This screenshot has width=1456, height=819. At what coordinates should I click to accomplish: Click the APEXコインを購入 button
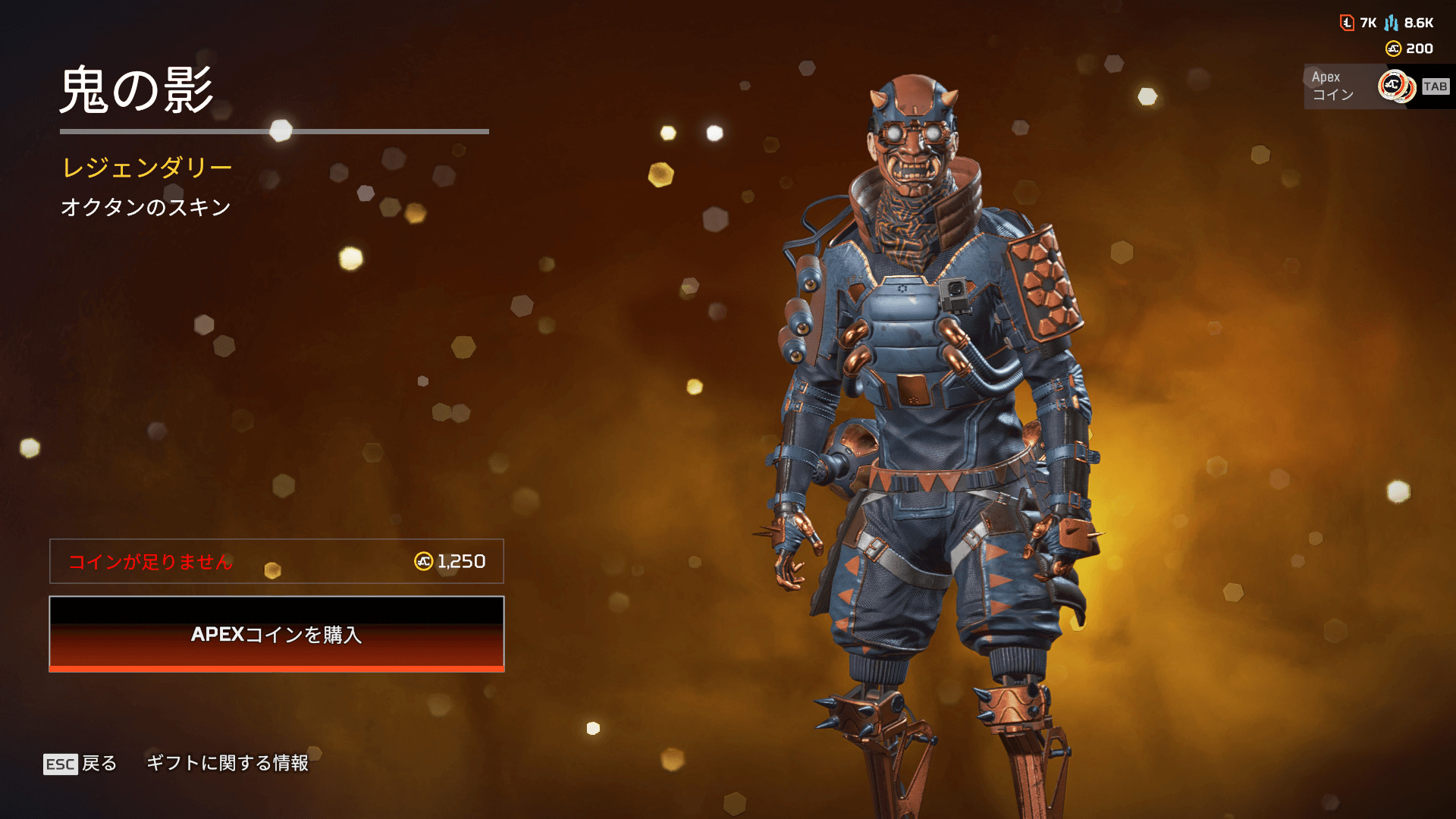277,634
